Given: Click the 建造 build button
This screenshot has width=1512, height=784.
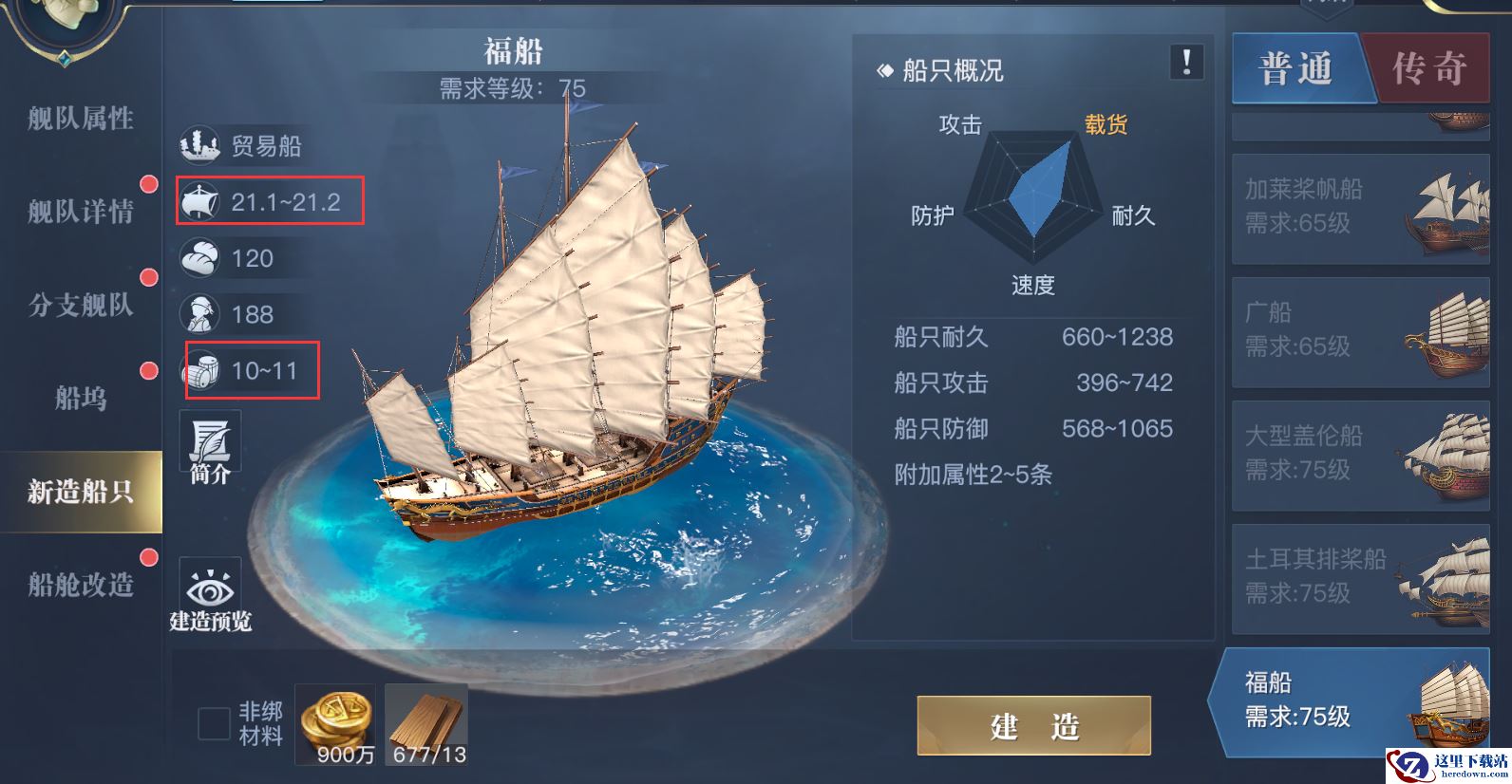Looking at the screenshot, I should [1033, 726].
